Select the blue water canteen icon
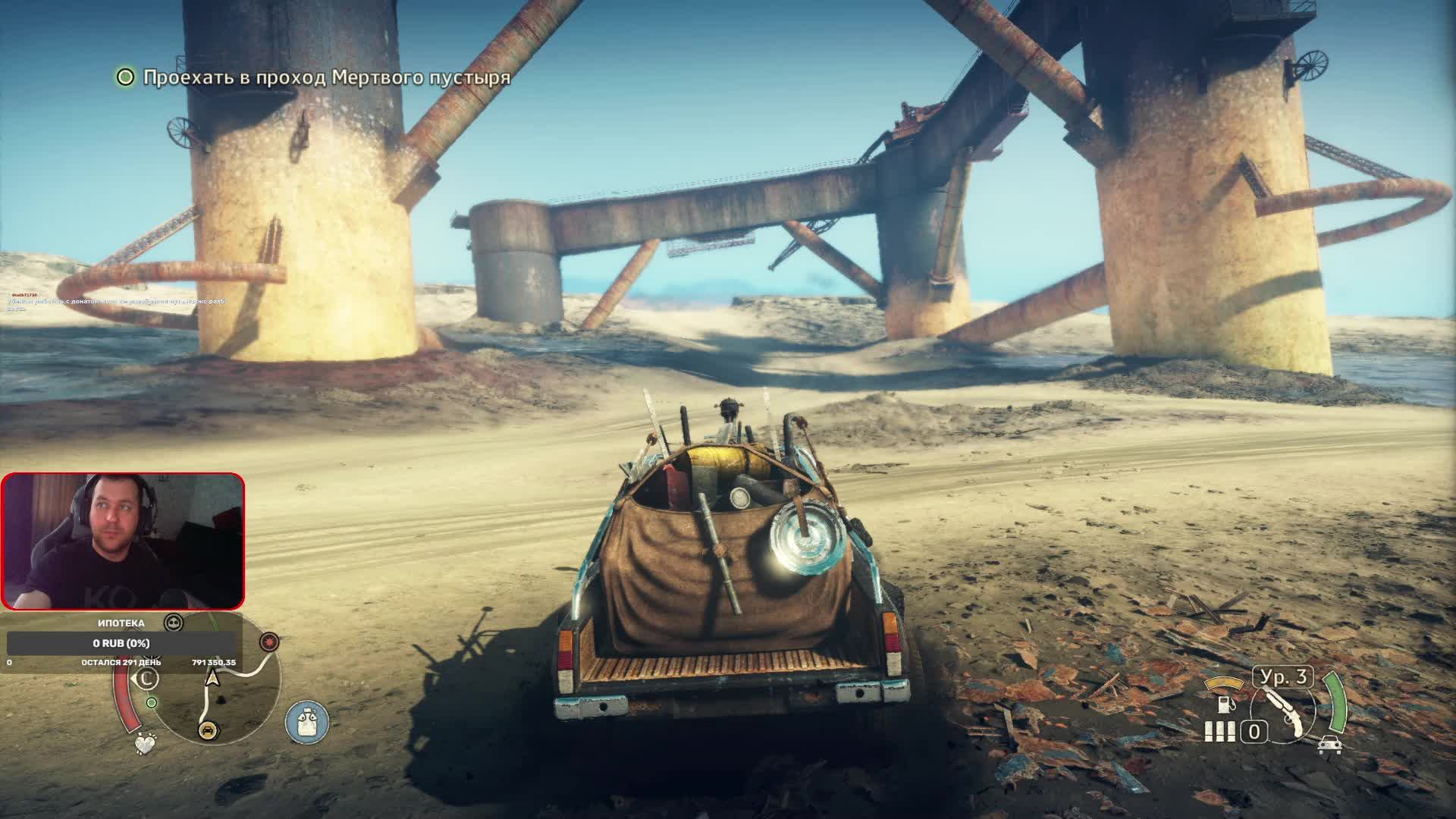1456x819 pixels. (307, 721)
